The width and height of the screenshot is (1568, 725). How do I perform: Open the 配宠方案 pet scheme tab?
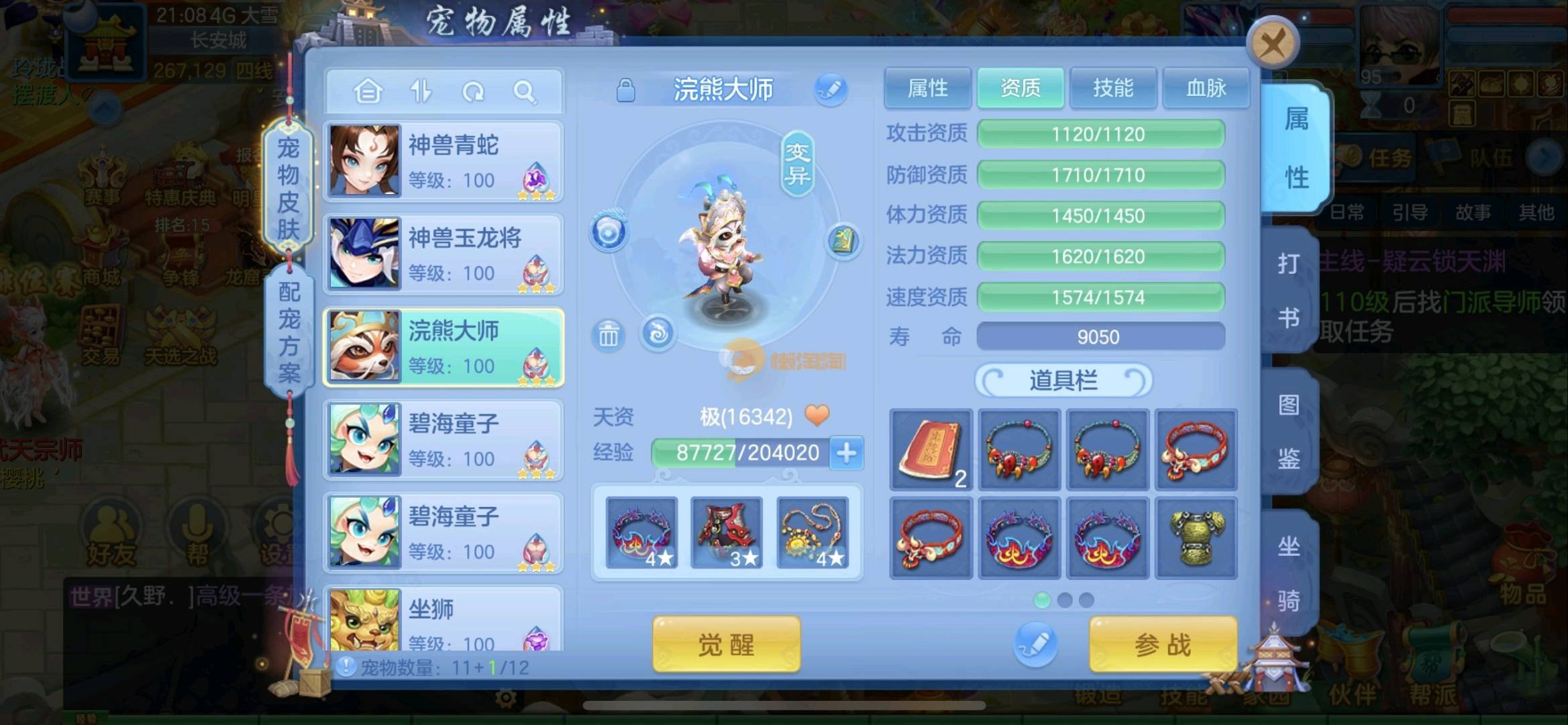pos(289,332)
